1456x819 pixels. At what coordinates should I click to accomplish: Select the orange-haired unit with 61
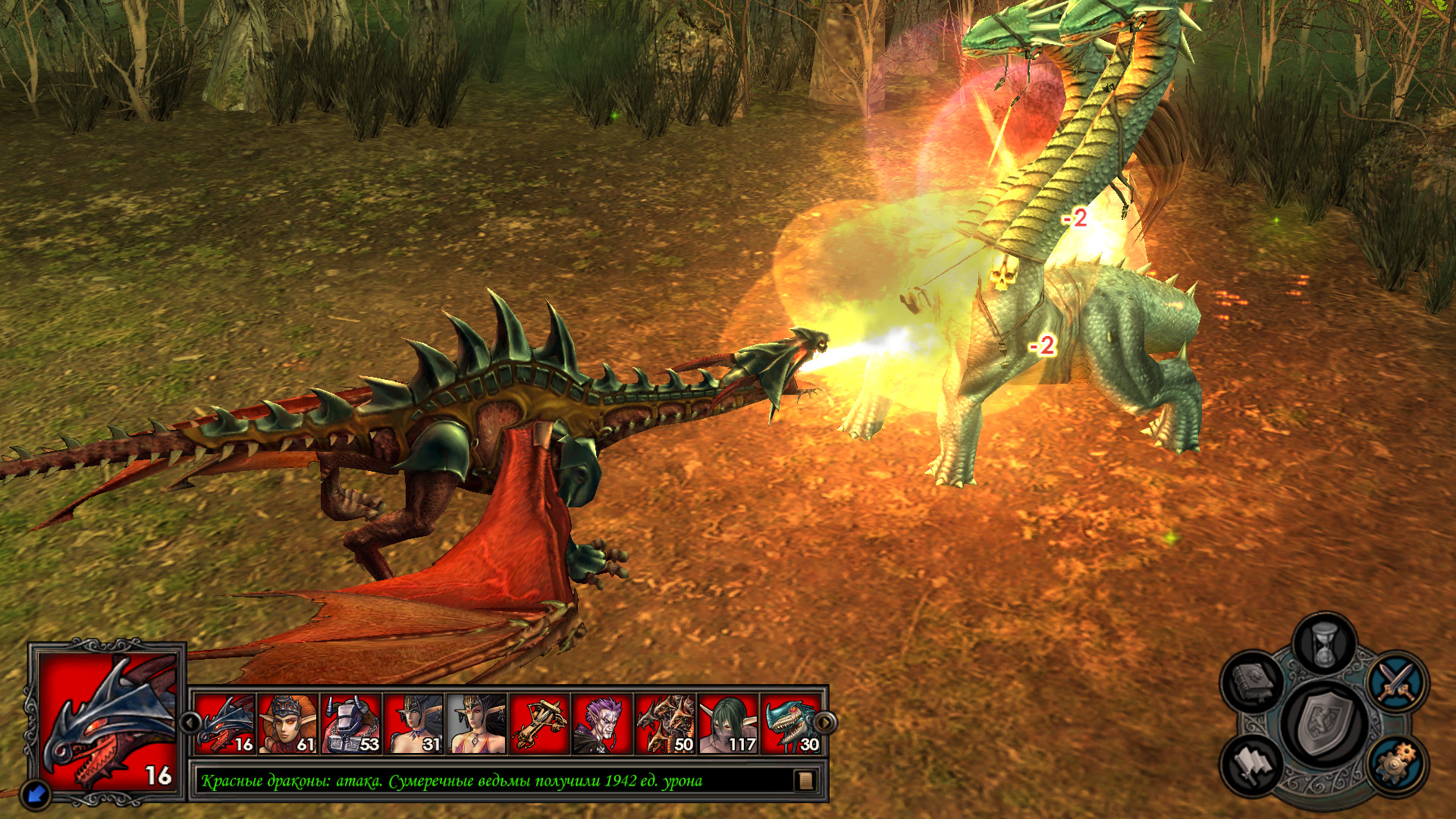point(288,724)
